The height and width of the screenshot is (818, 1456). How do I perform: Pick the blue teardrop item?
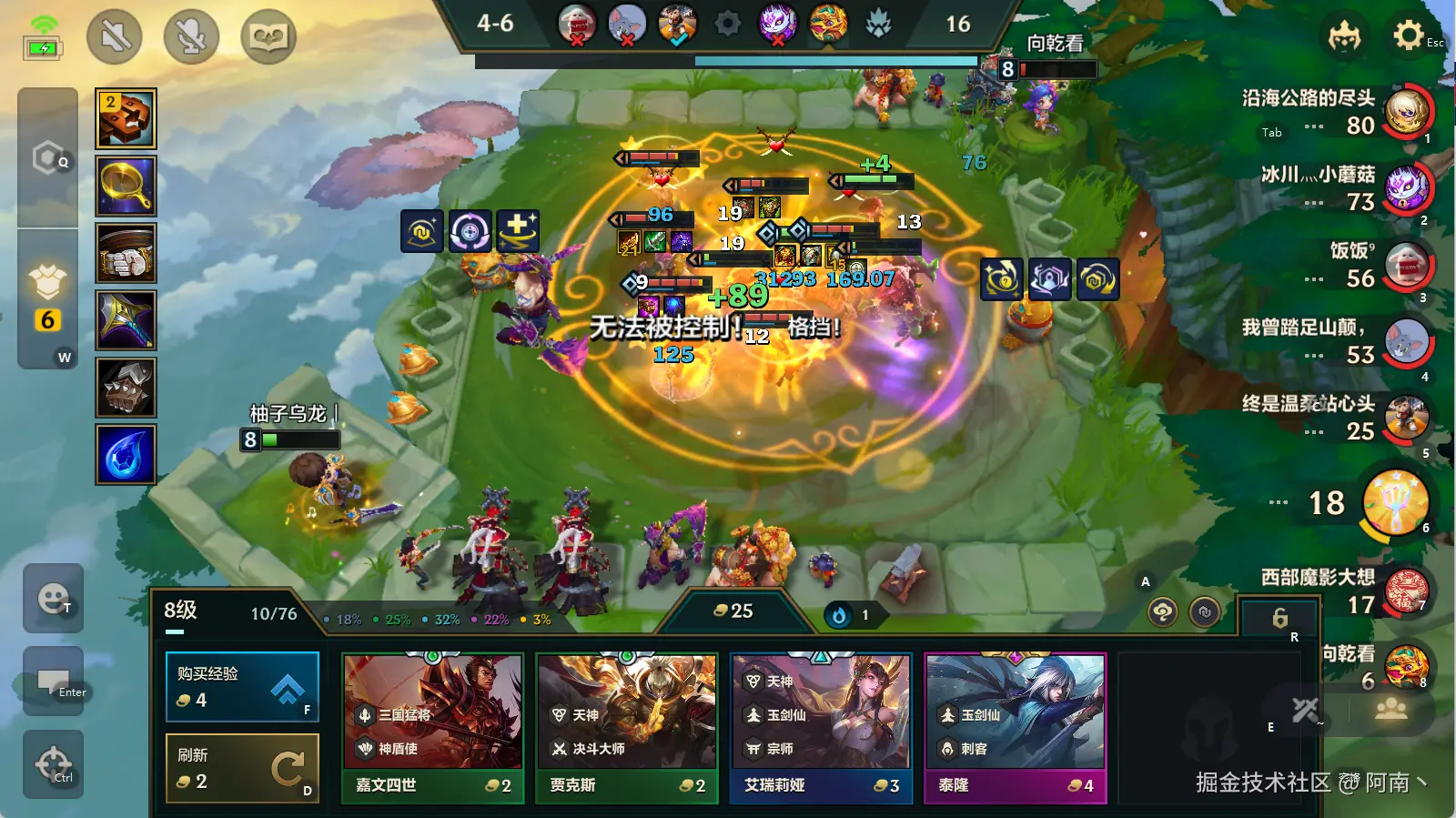[126, 454]
